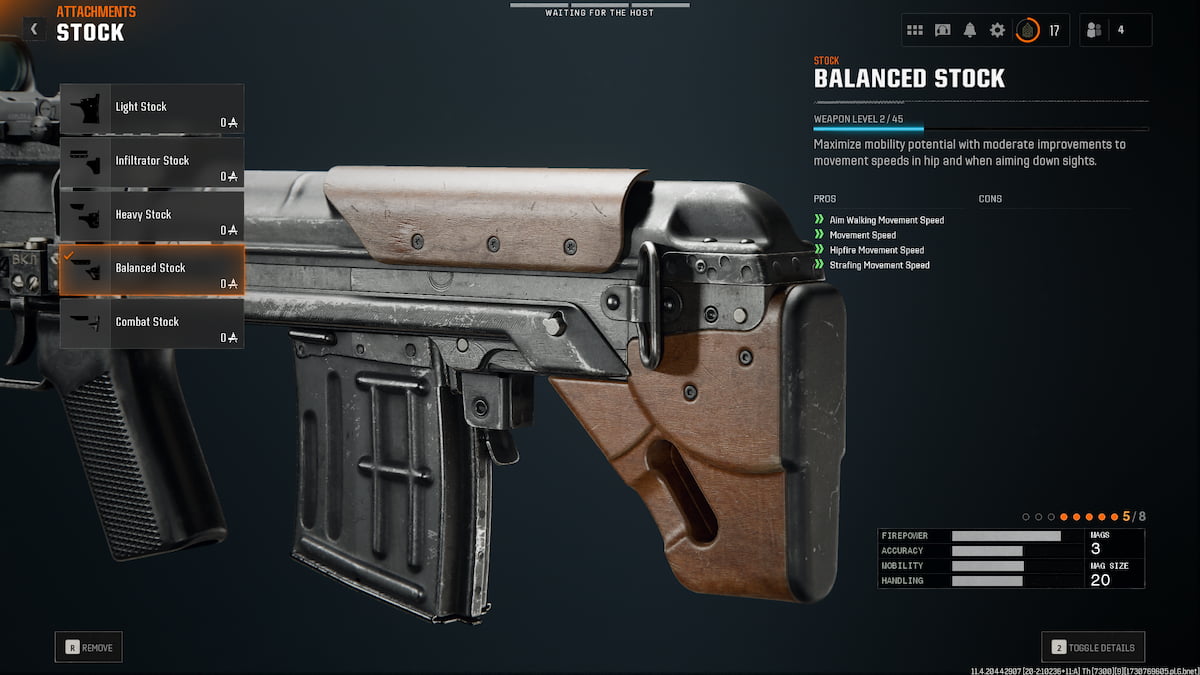The width and height of the screenshot is (1200, 675).
Task: Click the Remove attachment button
Action: [89, 647]
